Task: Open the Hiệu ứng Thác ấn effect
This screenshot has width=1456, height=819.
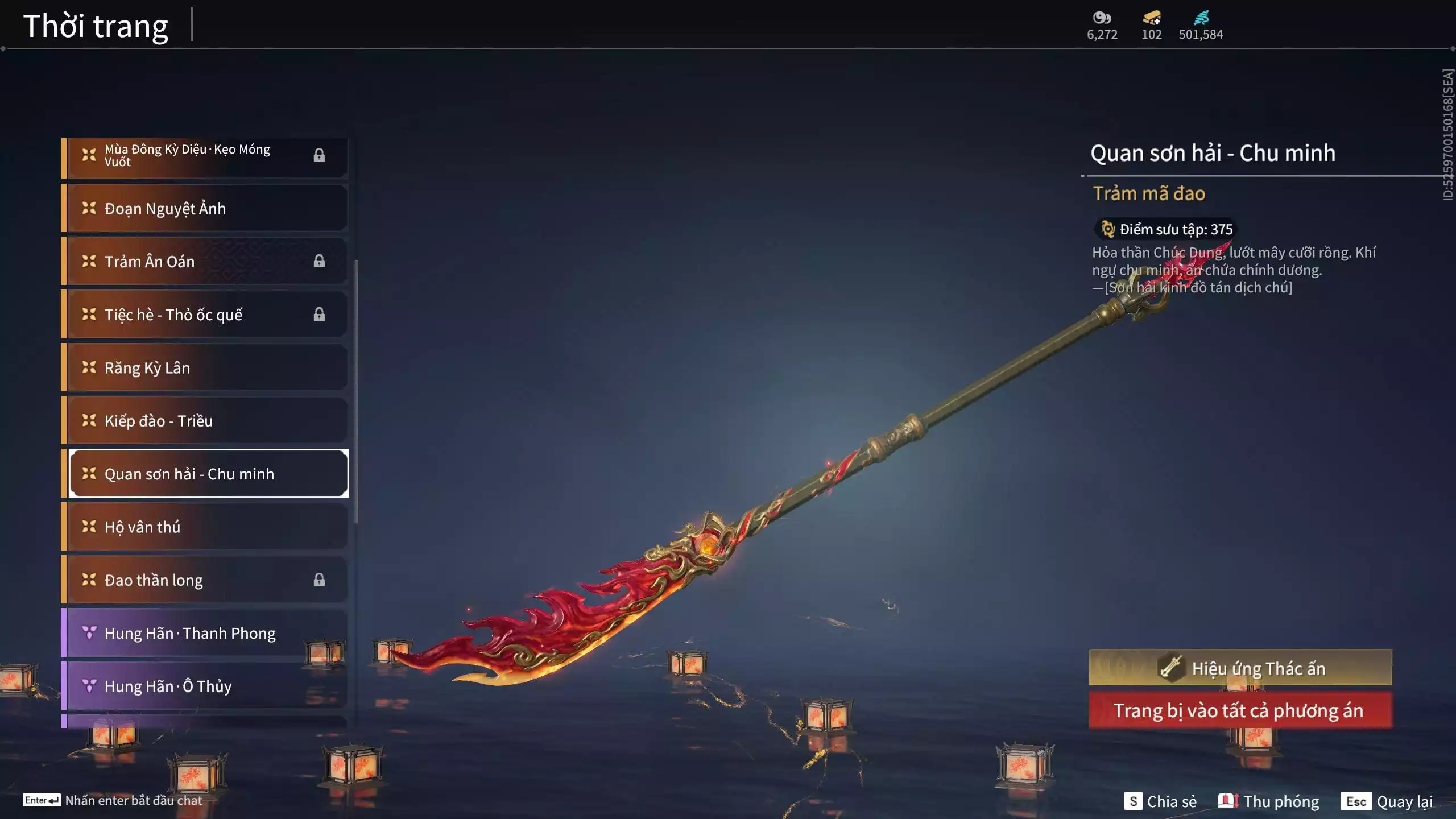Action: [x=1240, y=668]
